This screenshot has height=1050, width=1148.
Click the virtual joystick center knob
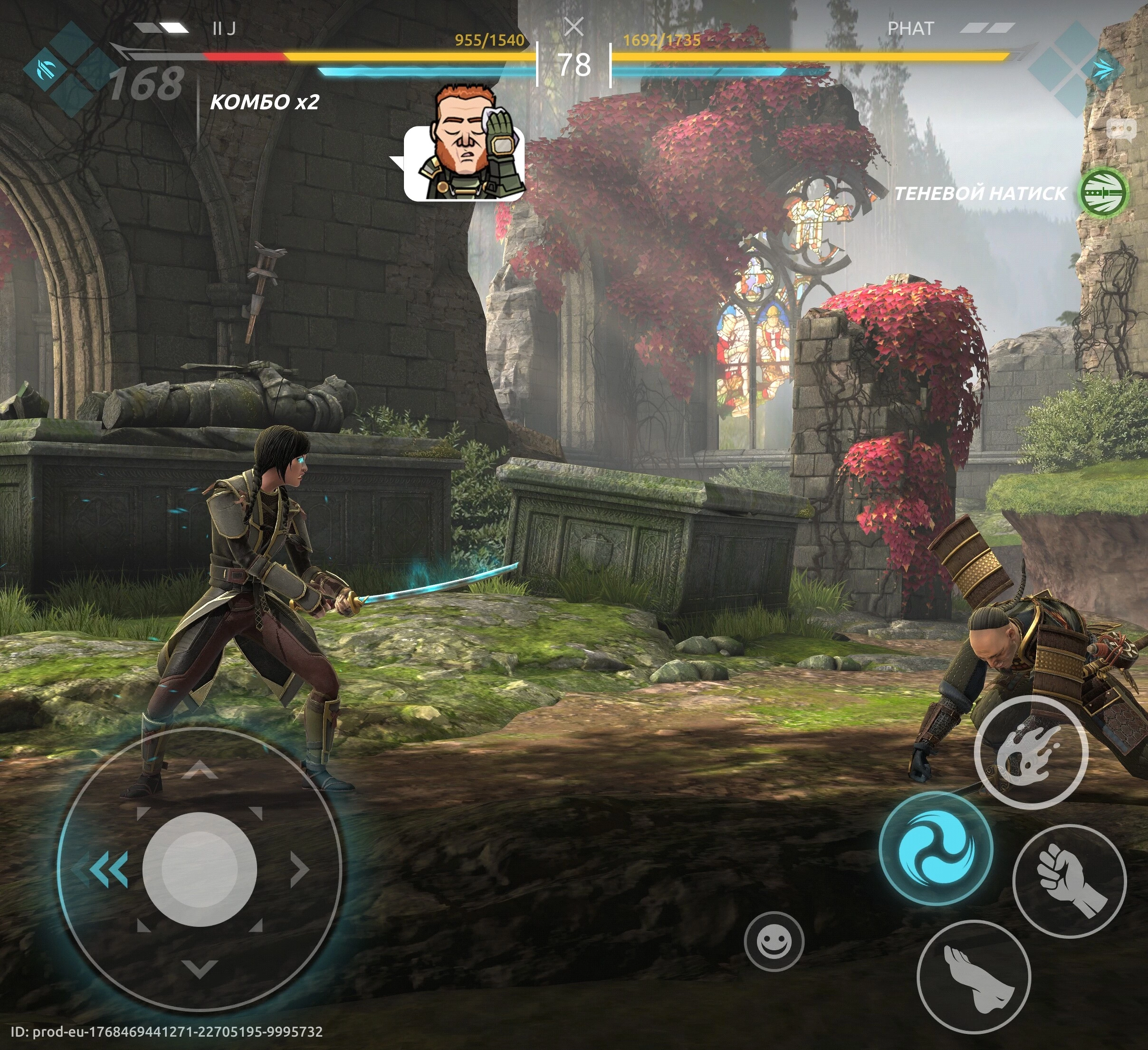[199, 869]
